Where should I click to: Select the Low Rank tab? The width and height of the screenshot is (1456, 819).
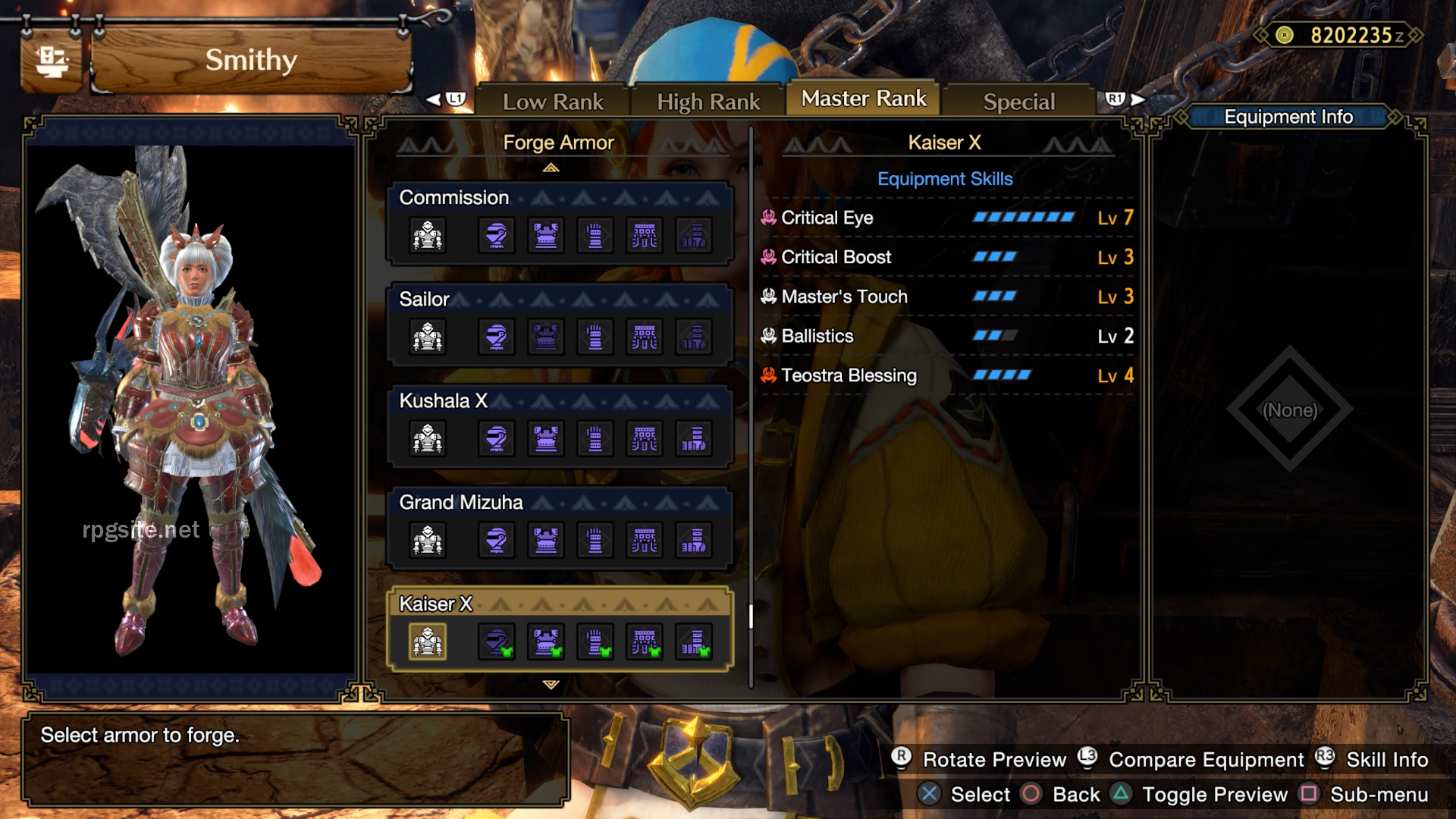[x=552, y=101]
